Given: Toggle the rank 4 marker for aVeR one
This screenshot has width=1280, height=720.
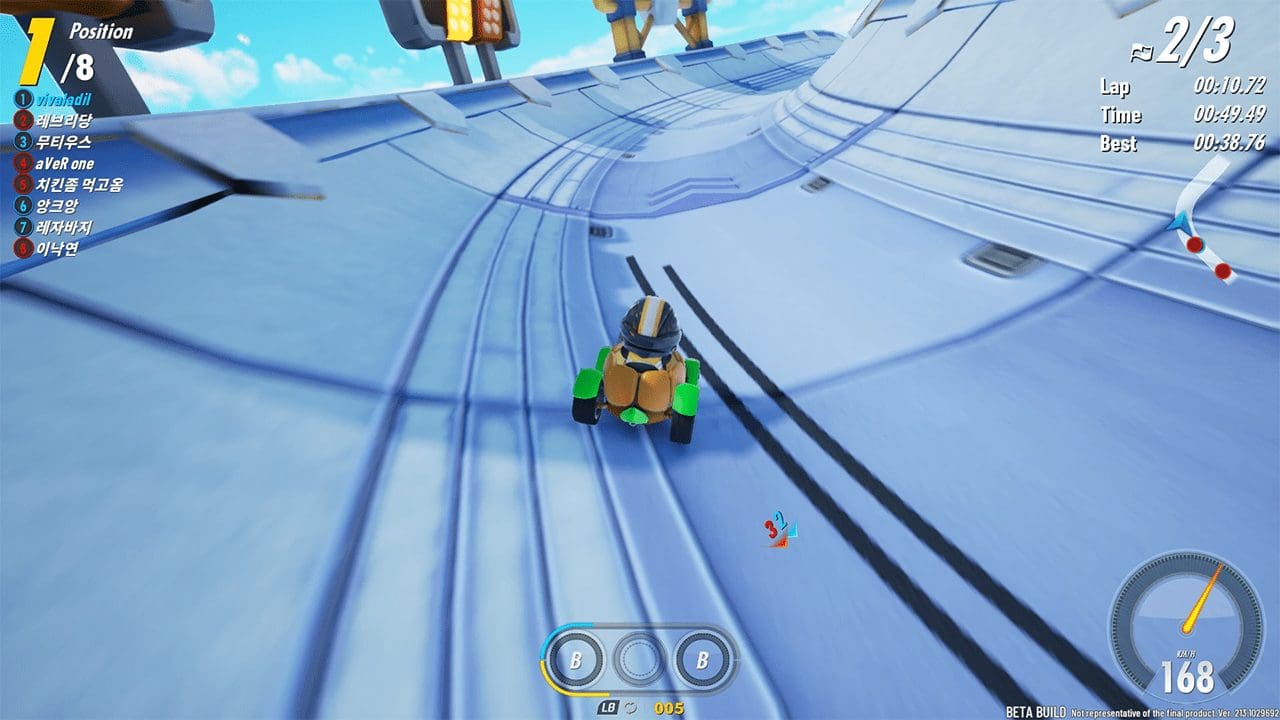Looking at the screenshot, I should pos(22,164).
